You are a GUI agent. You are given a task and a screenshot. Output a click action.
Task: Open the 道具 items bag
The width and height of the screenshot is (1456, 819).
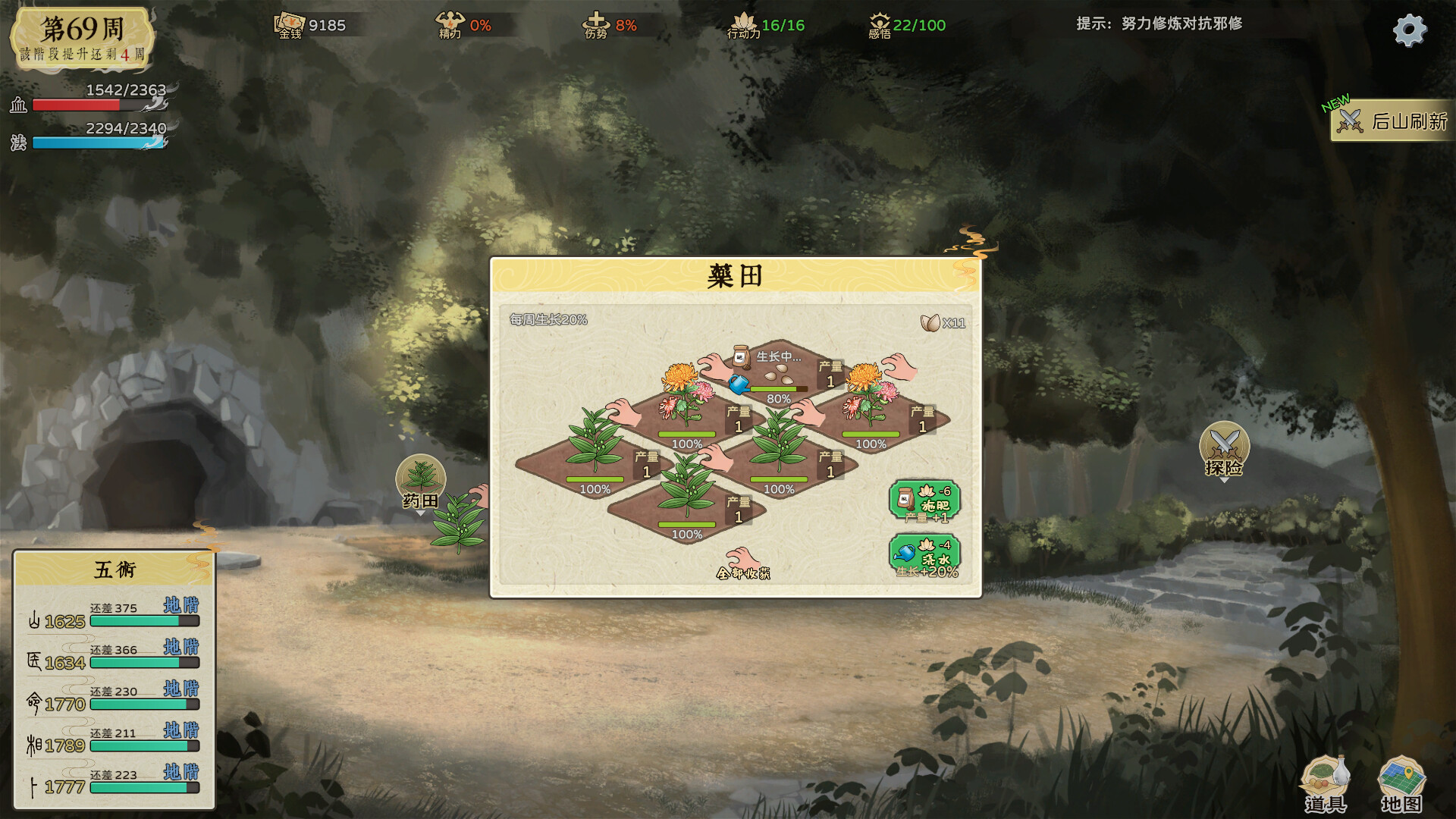[x=1325, y=785]
